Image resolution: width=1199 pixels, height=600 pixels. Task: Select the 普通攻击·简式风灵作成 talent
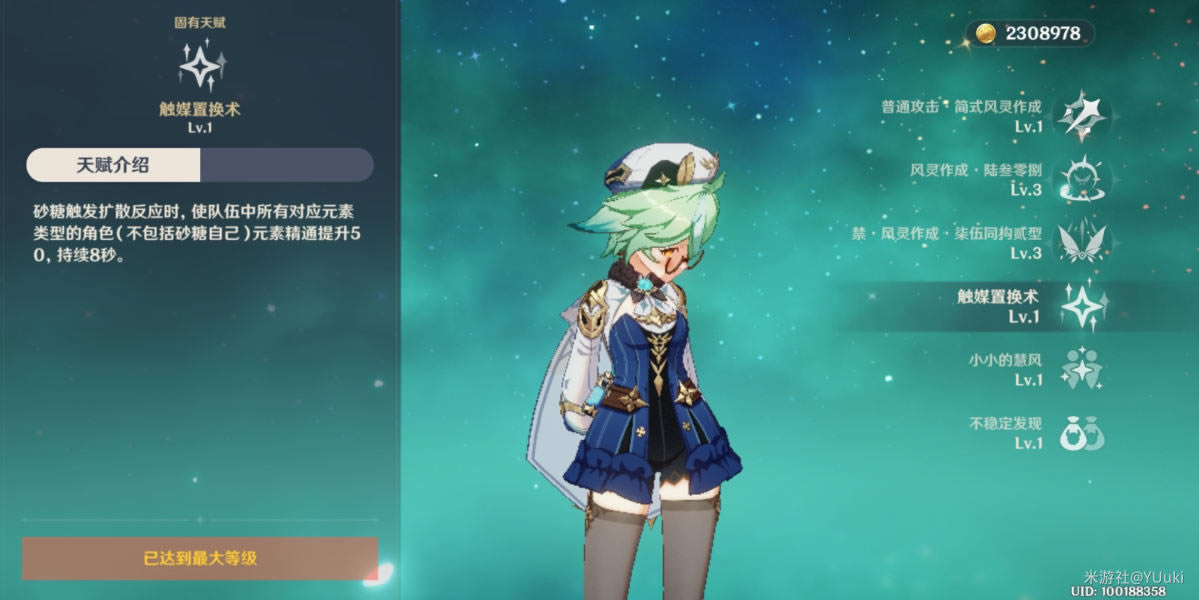pyautogui.click(x=1080, y=116)
